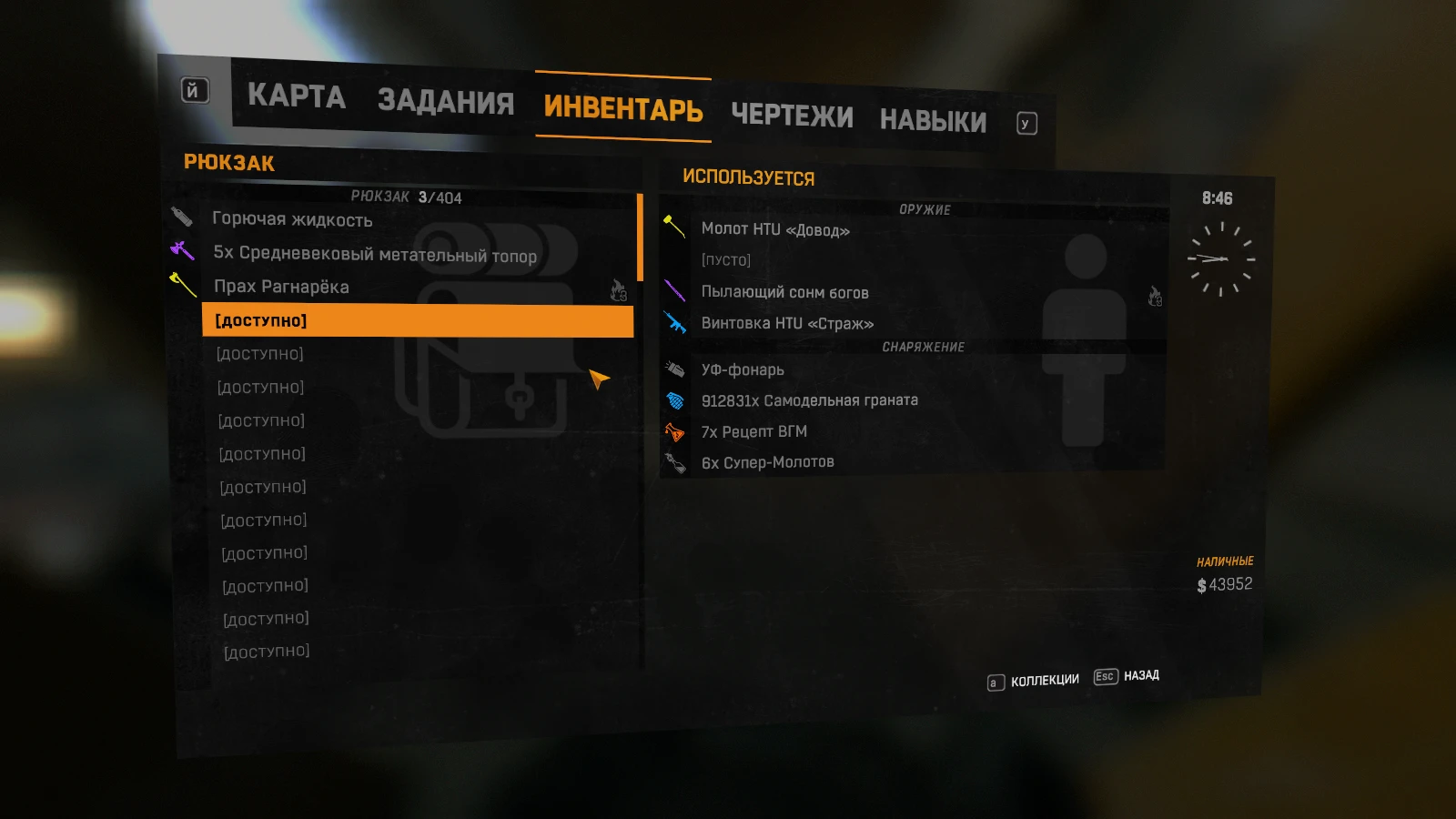
Task: Select the Прах Рагнарёка item icon
Action: click(182, 286)
